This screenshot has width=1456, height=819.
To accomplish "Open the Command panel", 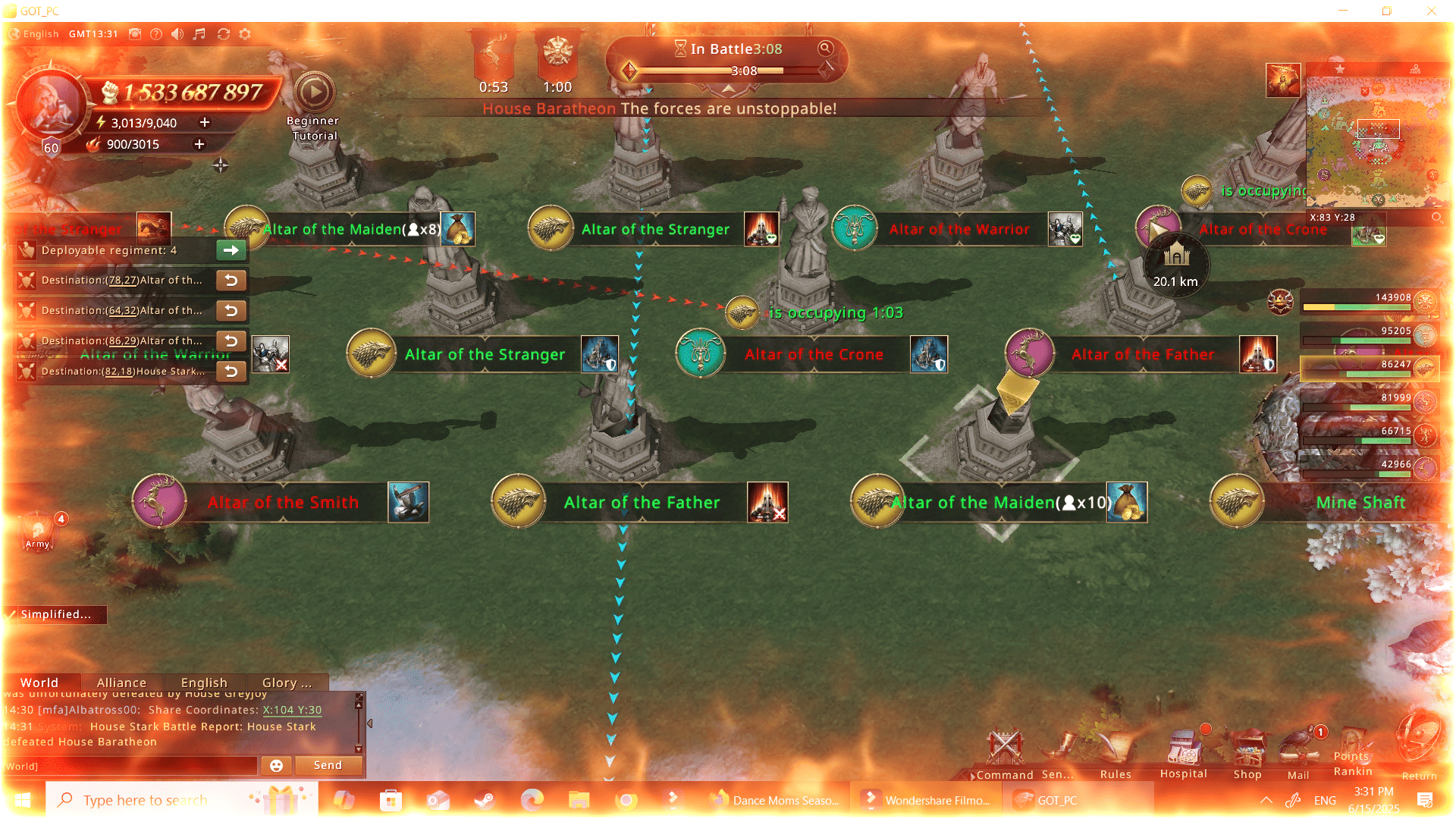I will (x=1006, y=753).
